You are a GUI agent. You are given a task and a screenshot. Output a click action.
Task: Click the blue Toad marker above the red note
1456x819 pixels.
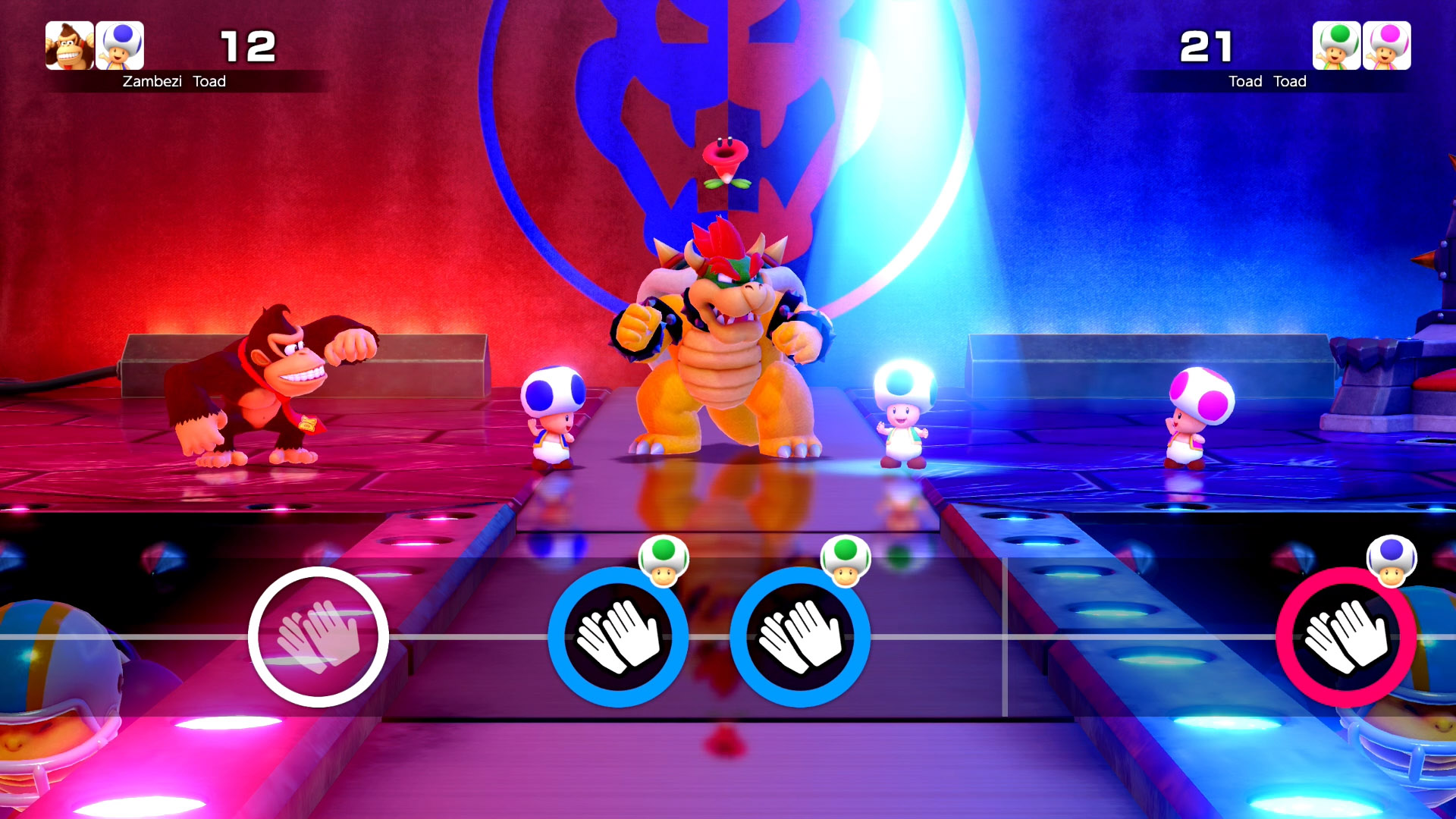click(x=1391, y=560)
